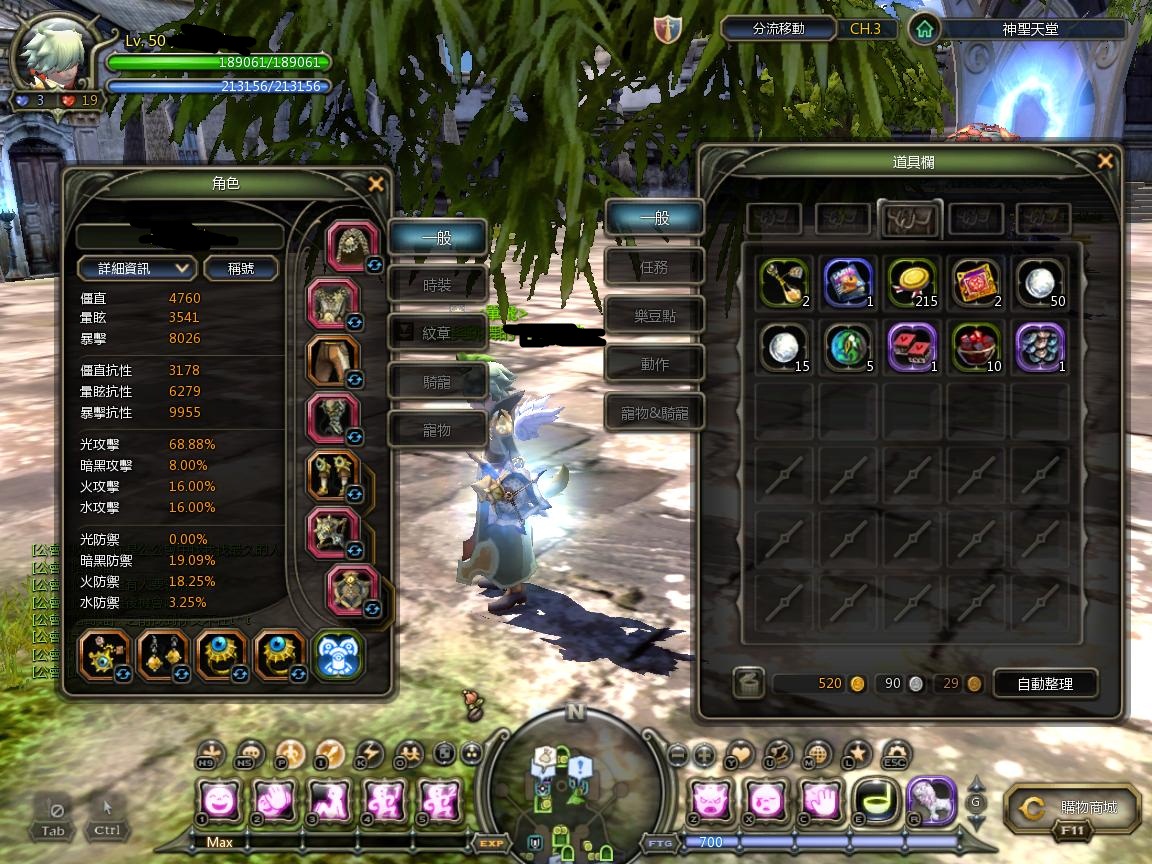Select the equipped helmet slot
The height and width of the screenshot is (864, 1152).
353,246
